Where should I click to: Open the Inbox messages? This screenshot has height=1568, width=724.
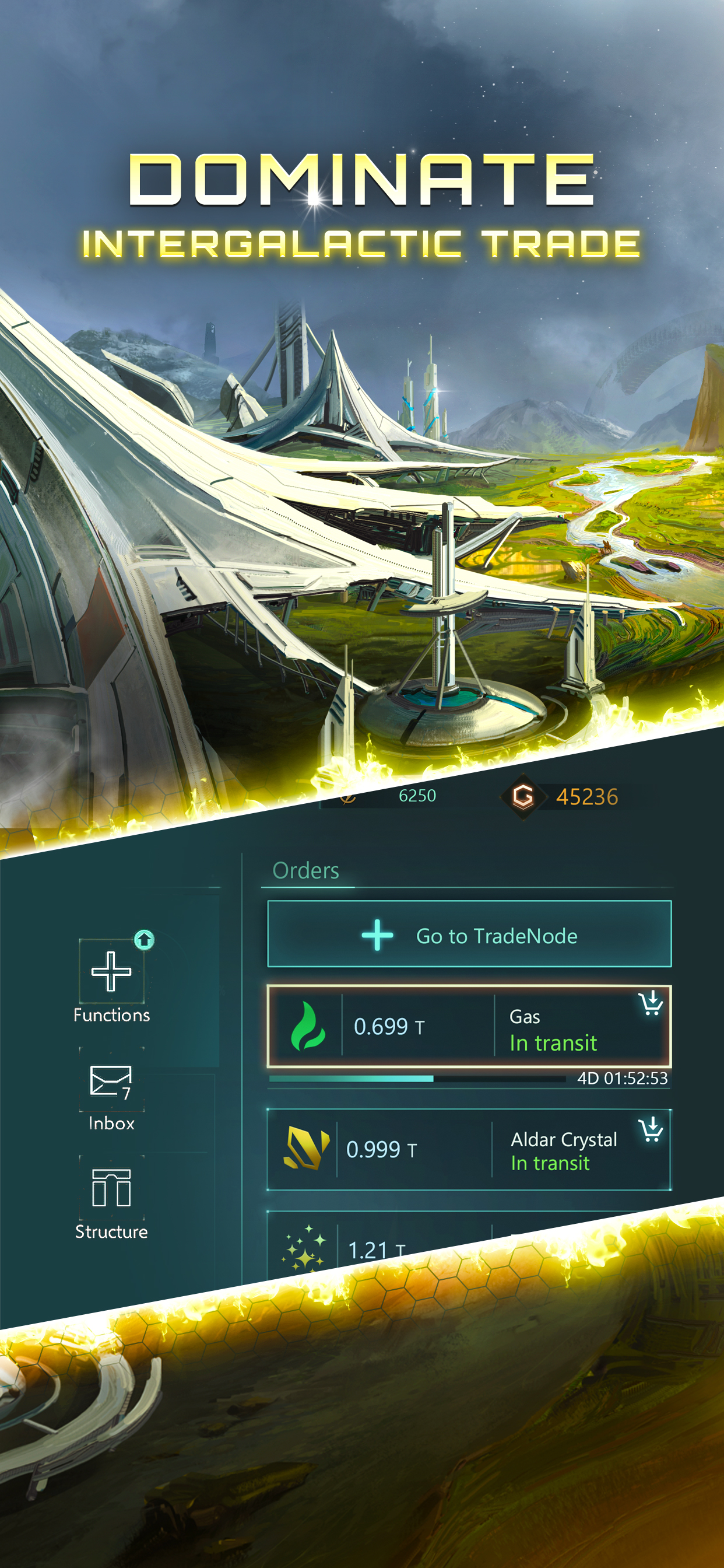pos(111,1094)
